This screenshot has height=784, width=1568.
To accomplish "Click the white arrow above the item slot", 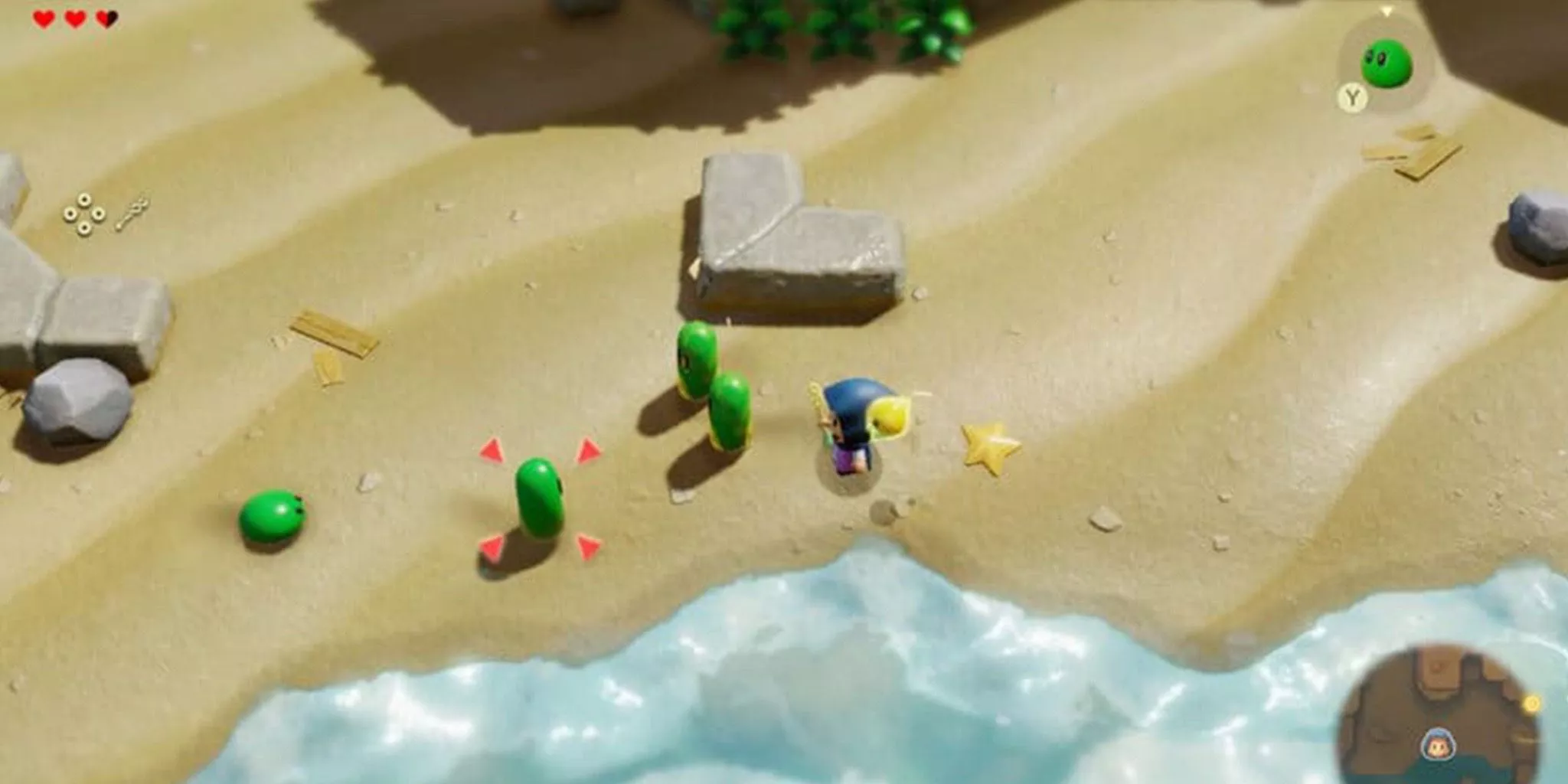I will 1387,11.
